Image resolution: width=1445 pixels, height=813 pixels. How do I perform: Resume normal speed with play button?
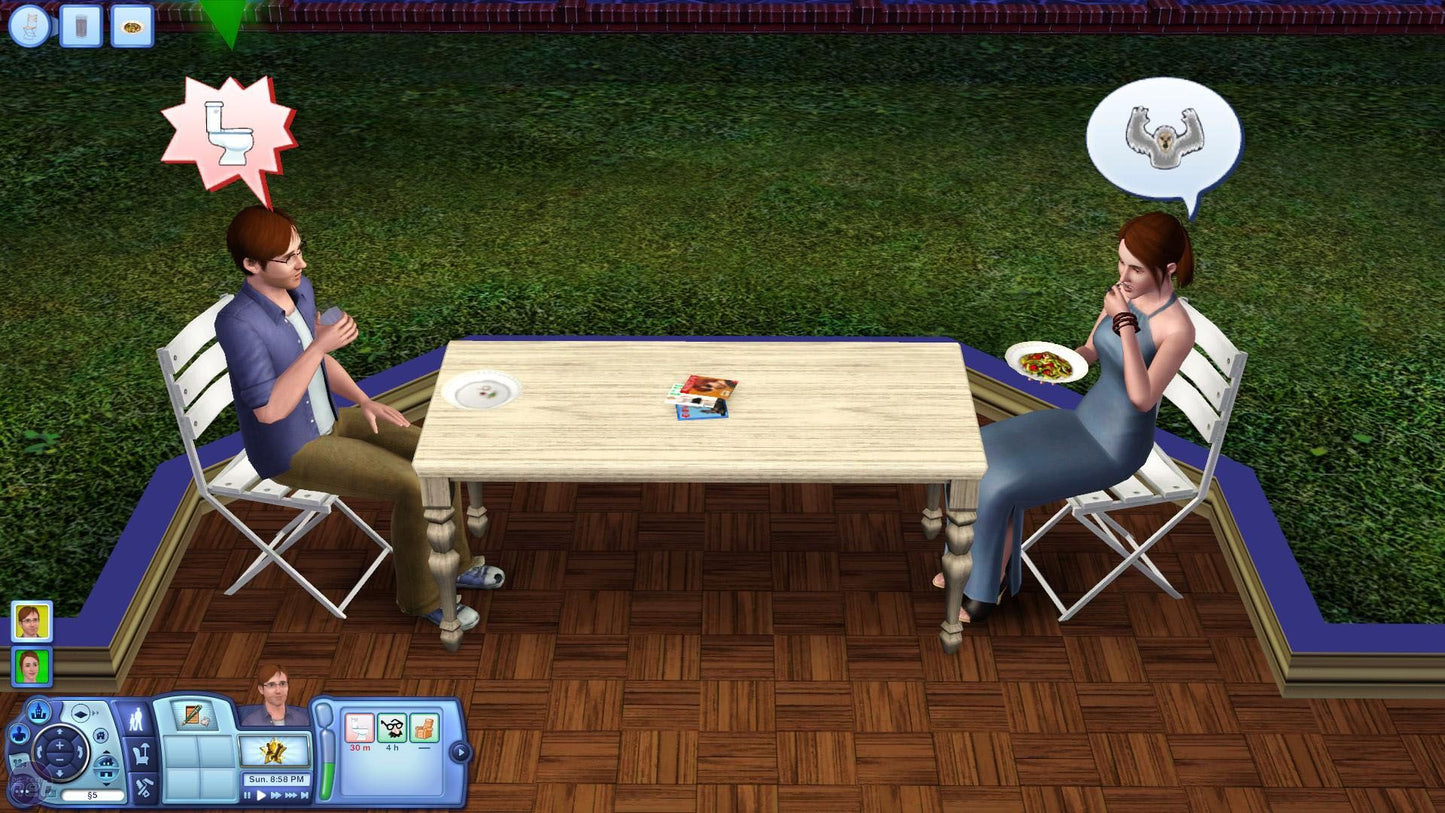[x=261, y=796]
